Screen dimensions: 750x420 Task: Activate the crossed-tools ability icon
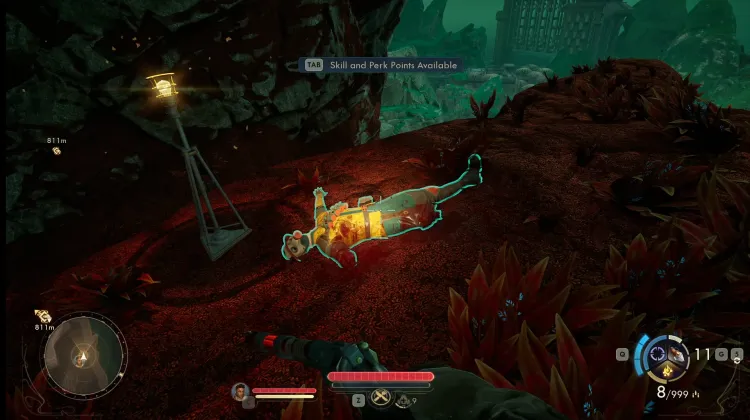381,398
